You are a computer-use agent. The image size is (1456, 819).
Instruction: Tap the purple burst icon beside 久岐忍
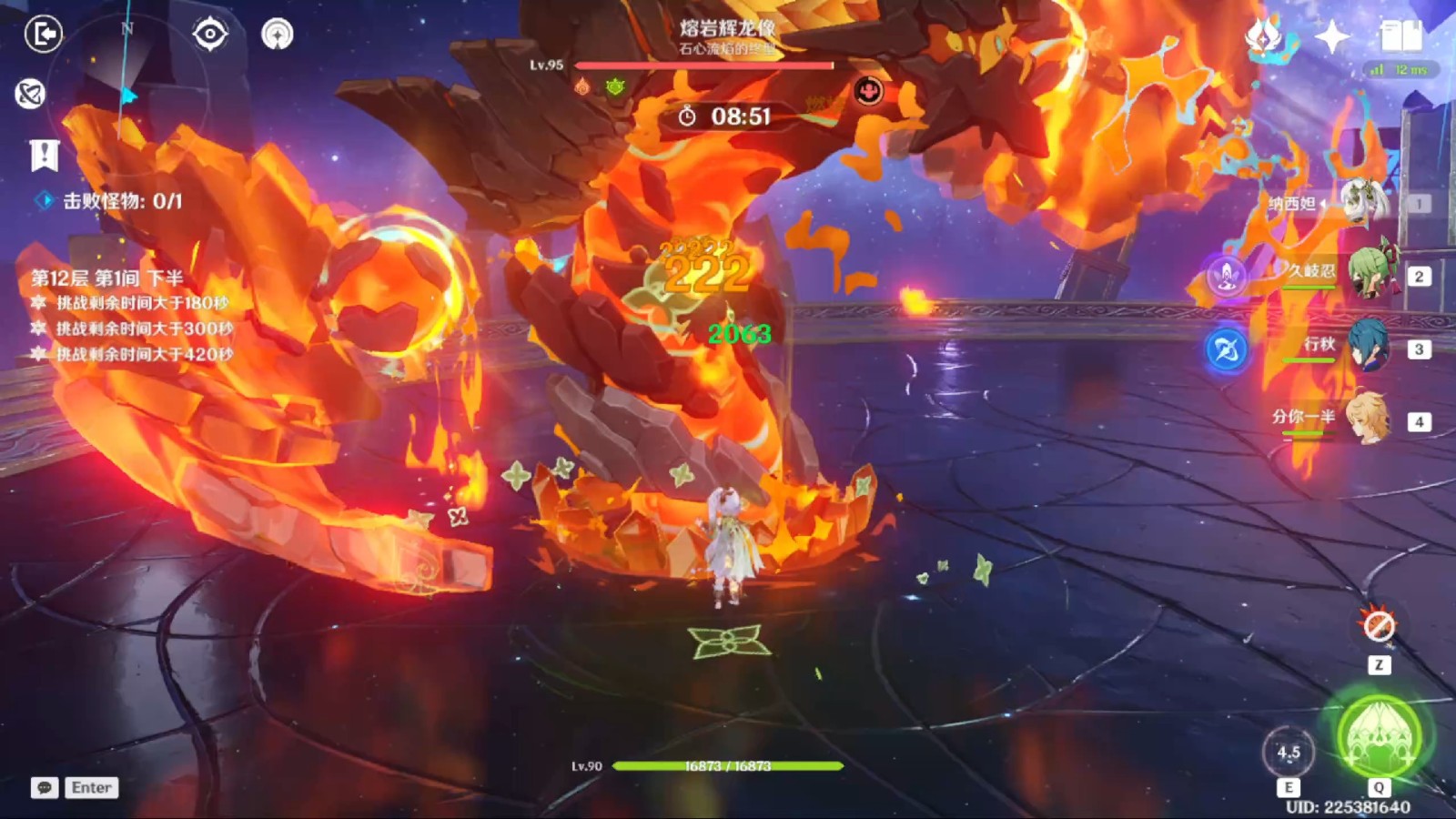[x=1227, y=276]
